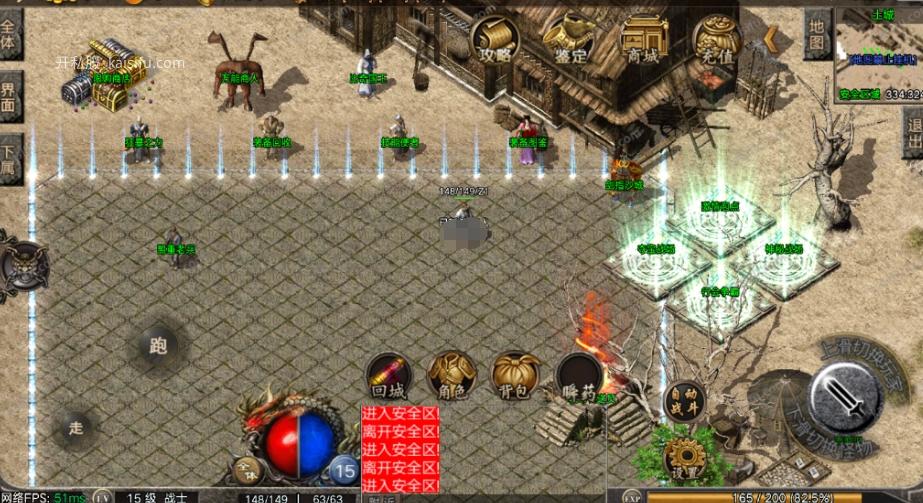This screenshot has height=503, width=923.
Task: Open the 地图 map button
Action: pyautogui.click(x=817, y=35)
